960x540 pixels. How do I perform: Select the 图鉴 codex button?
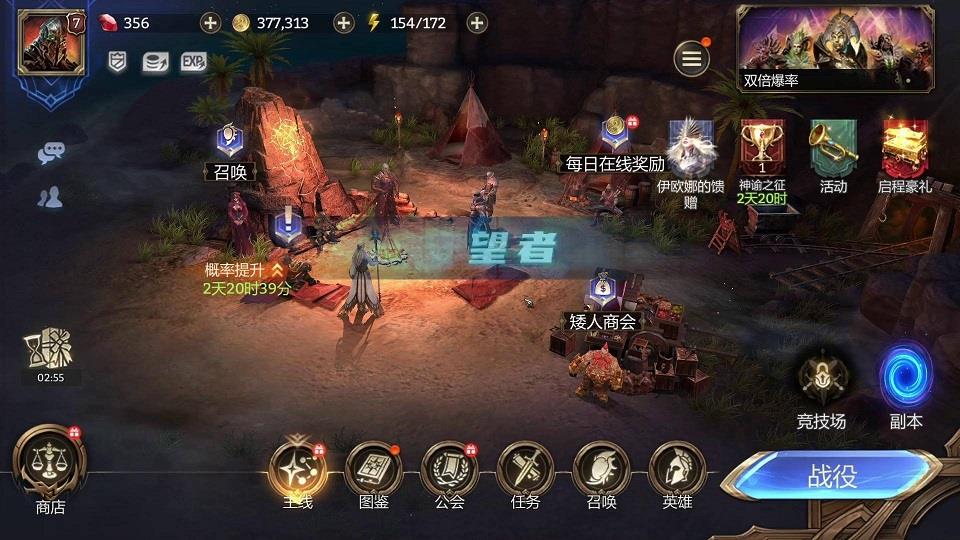pos(373,470)
